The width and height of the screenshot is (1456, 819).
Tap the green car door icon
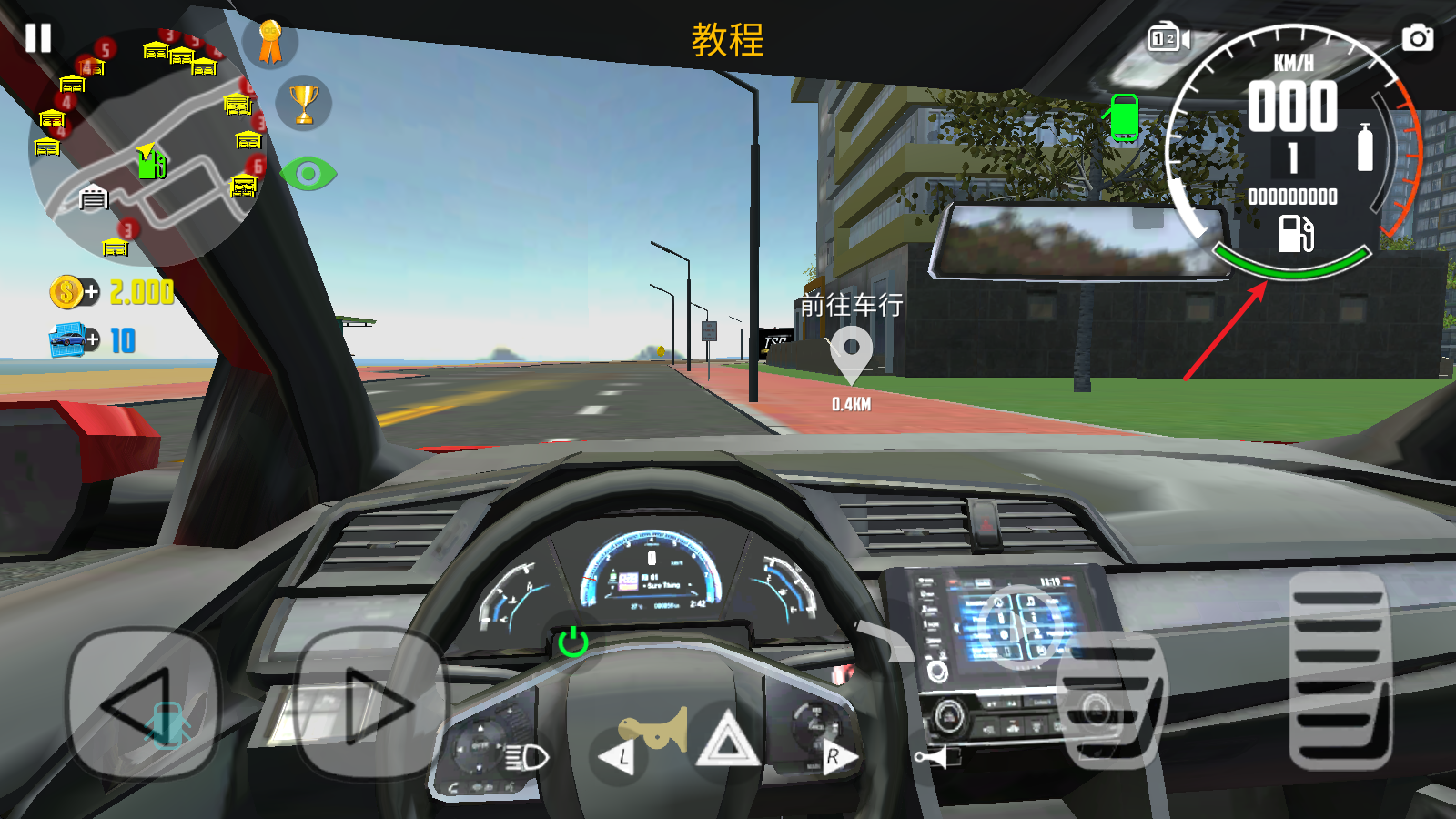[x=1124, y=118]
